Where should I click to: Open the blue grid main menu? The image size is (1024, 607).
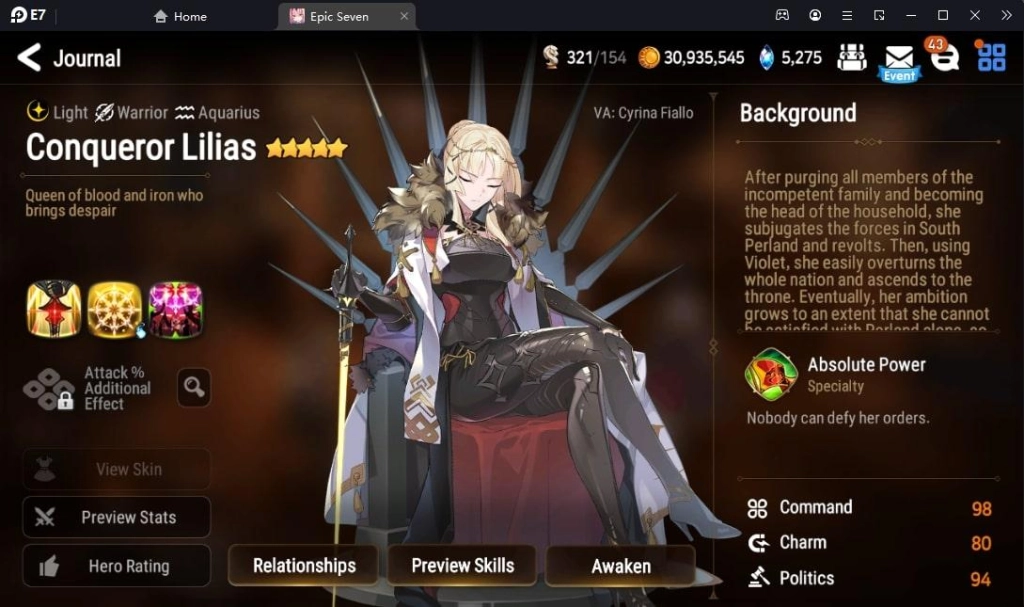click(991, 57)
